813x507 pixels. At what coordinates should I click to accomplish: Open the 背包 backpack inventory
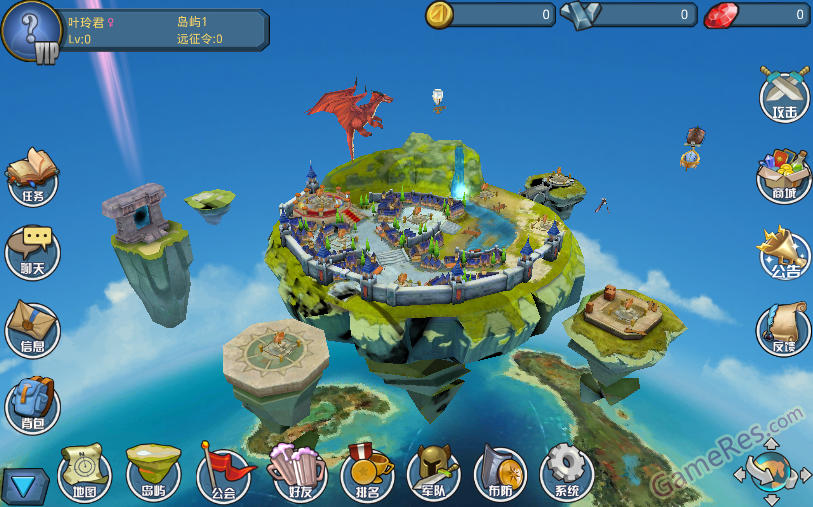[x=32, y=405]
